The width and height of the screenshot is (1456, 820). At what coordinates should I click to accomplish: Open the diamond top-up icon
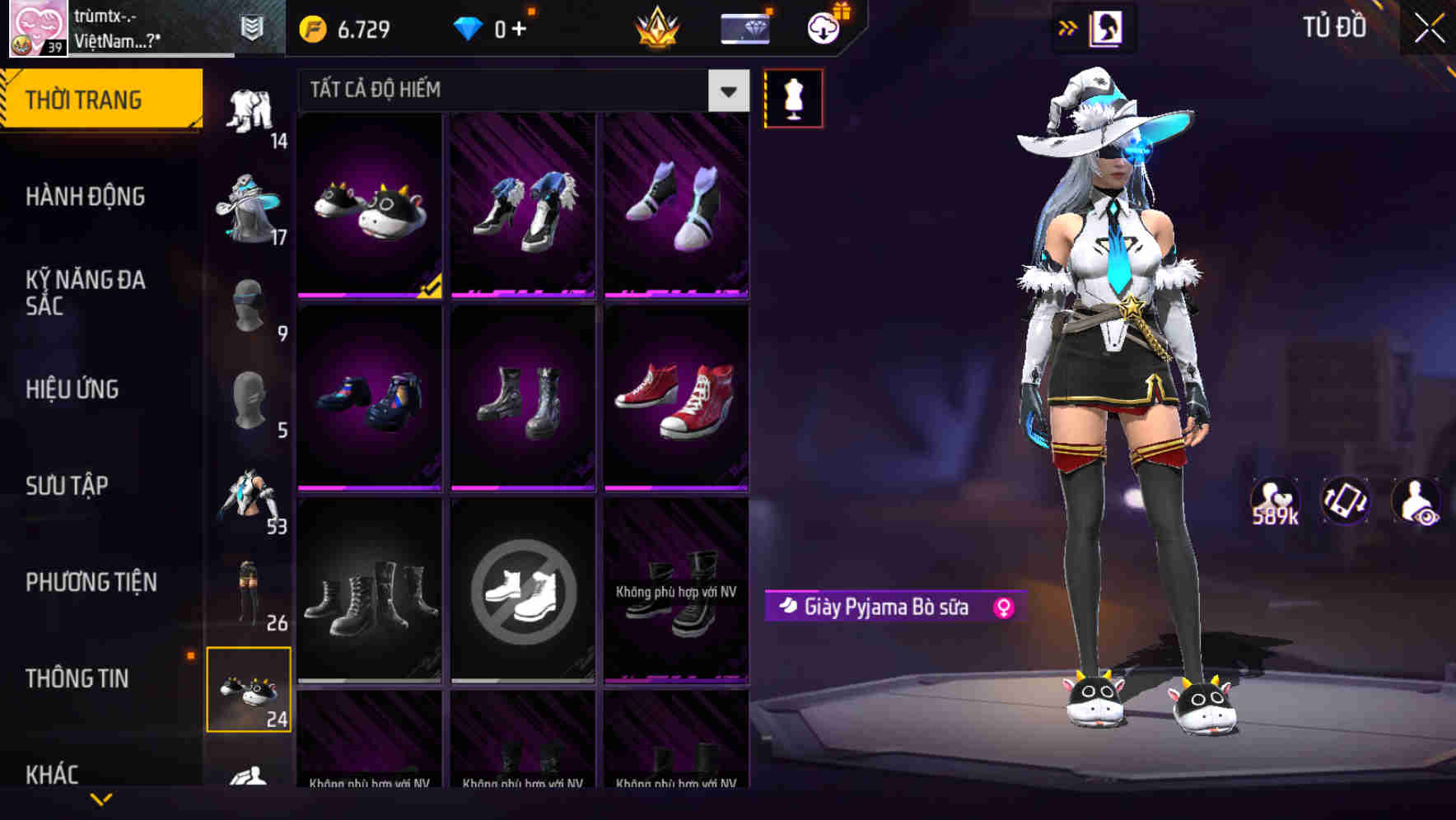point(469,29)
